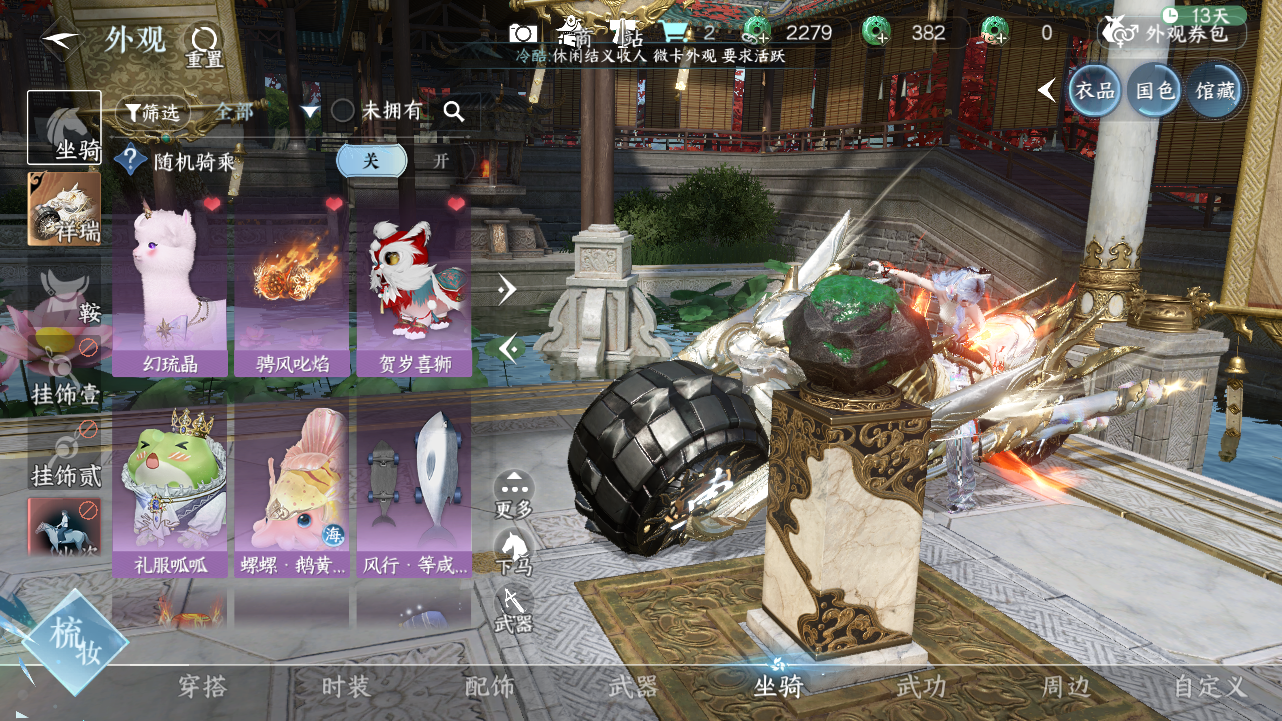Choose the 风行·等咸 skateboard mount
This screenshot has height=721, width=1282.
pos(414,490)
